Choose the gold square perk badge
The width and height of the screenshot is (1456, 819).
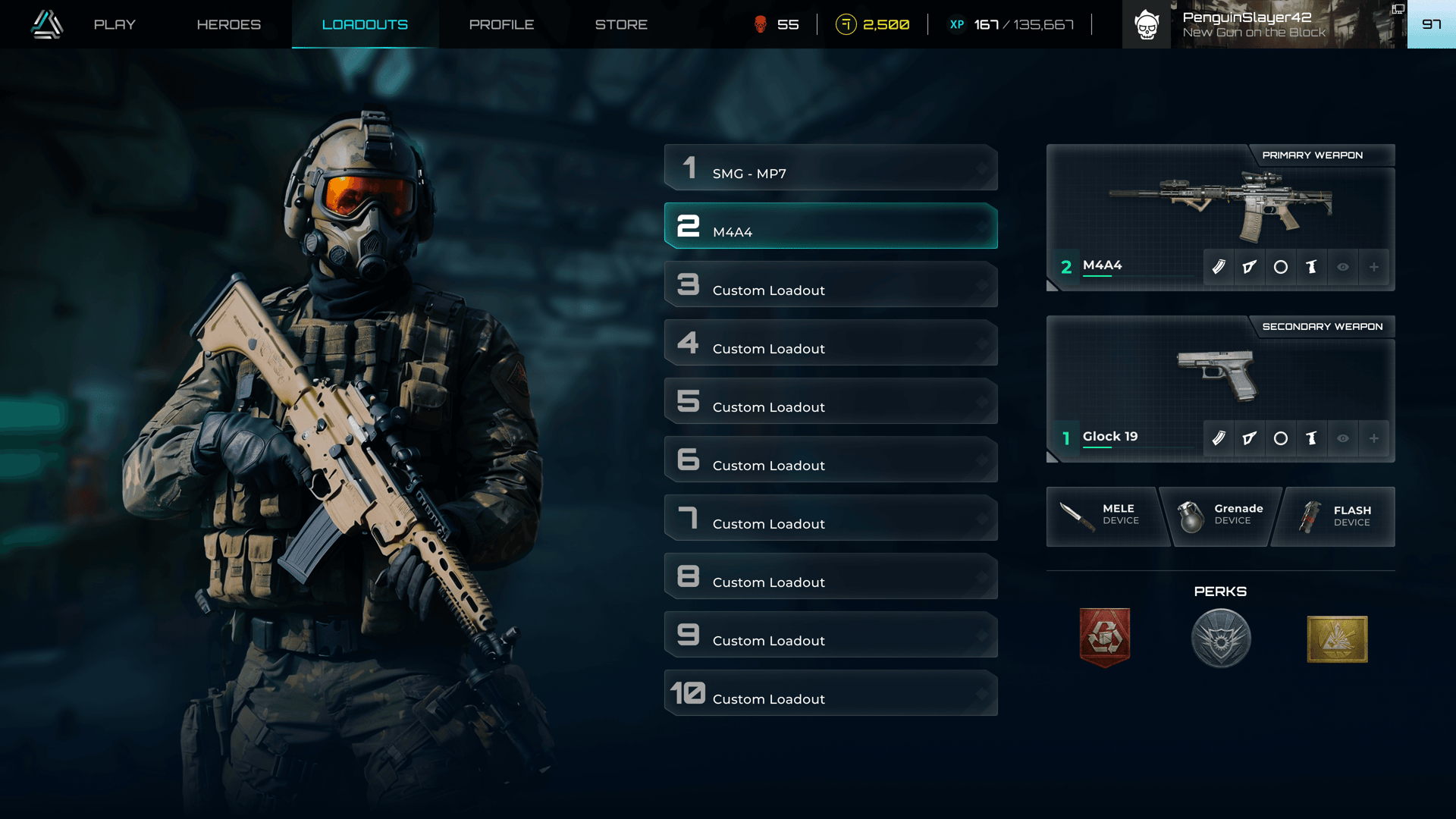1337,639
